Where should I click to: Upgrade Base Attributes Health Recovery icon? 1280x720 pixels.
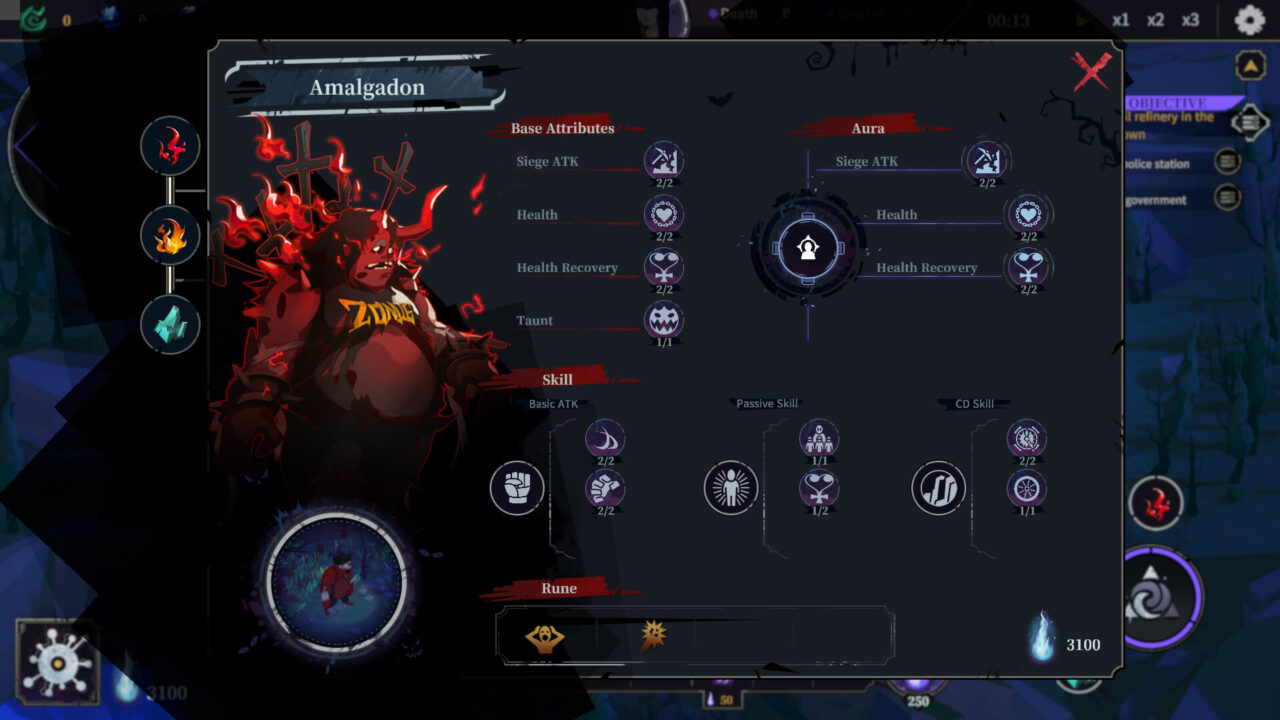664,267
